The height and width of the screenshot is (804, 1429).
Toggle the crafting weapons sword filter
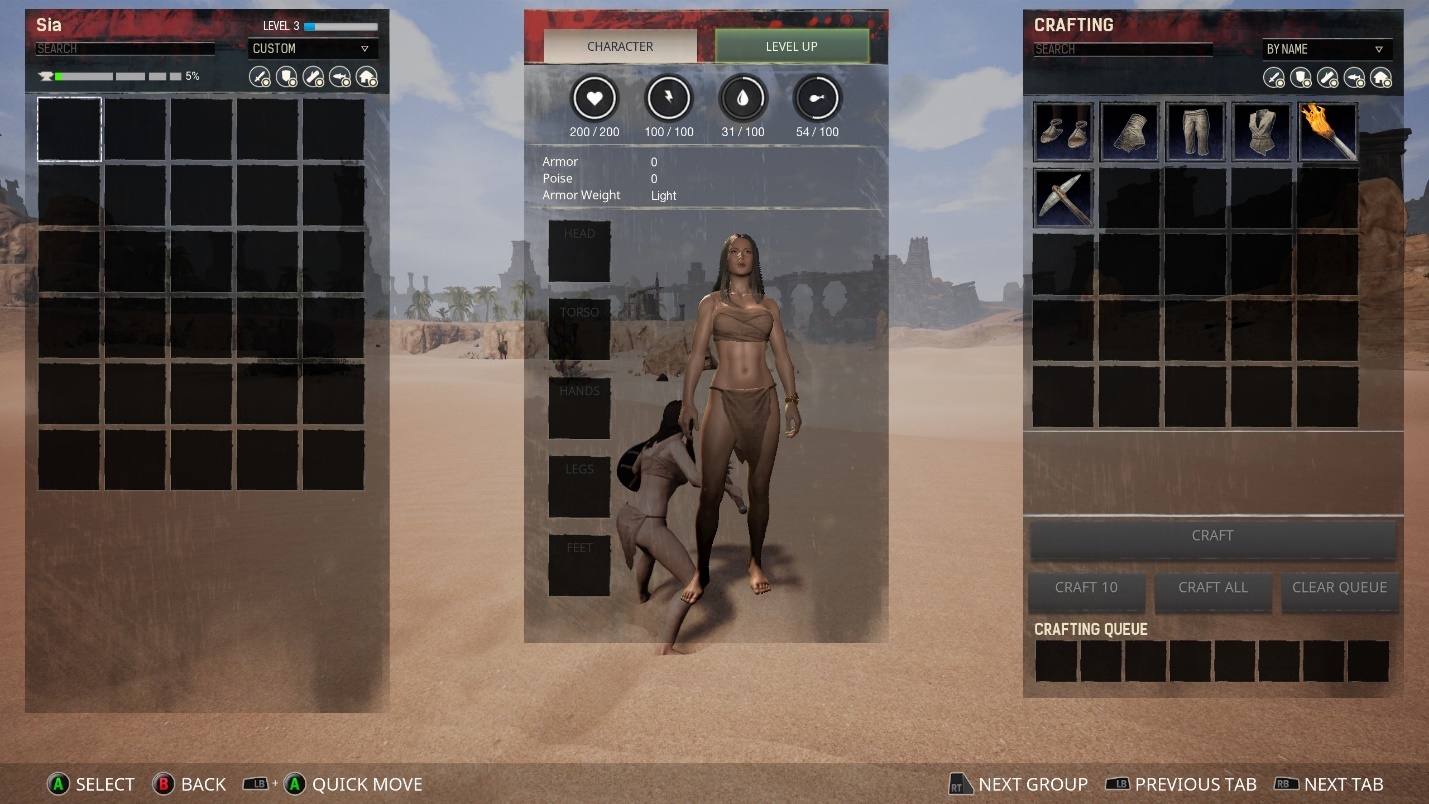(1274, 78)
